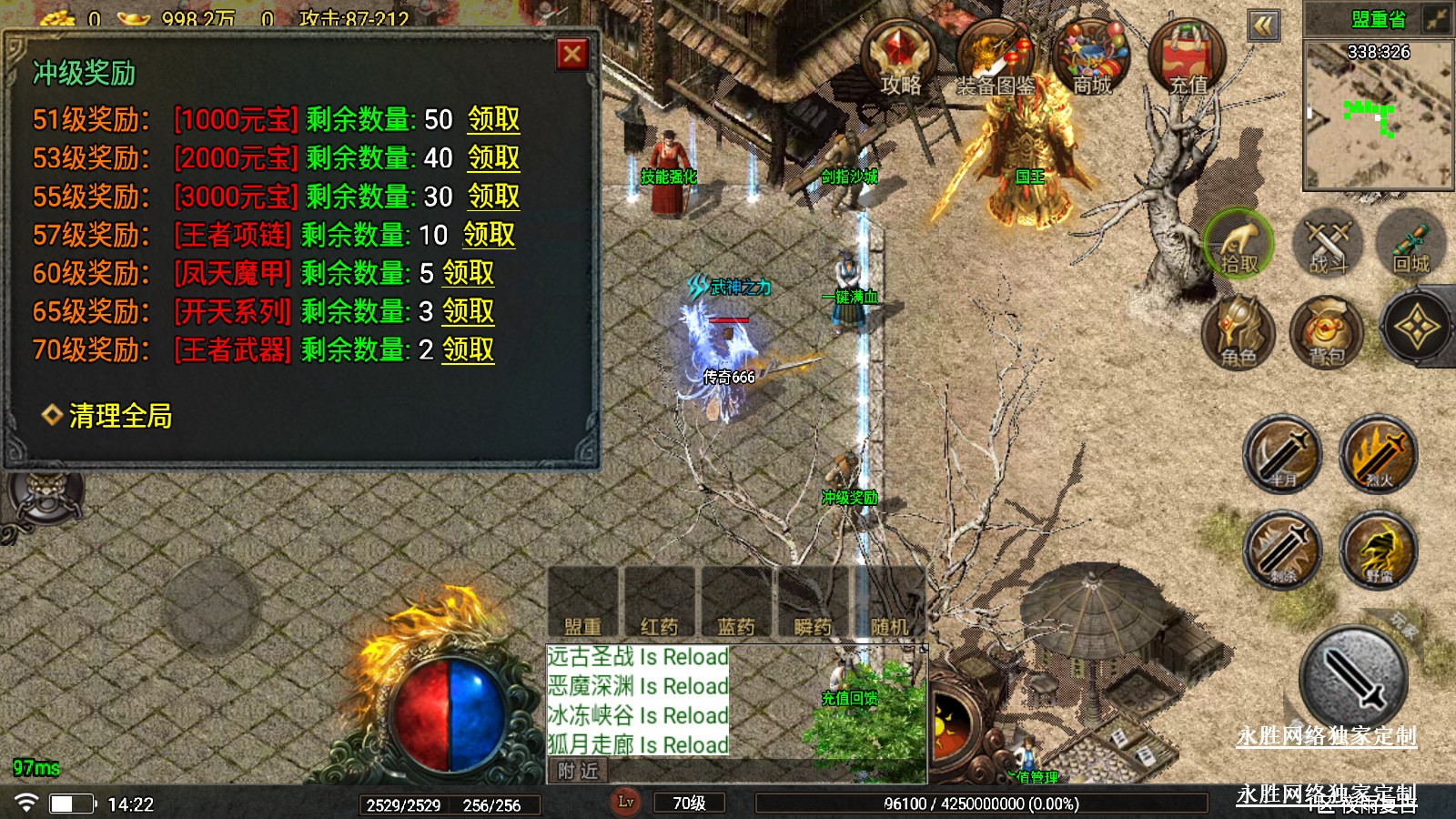Image resolution: width=1456 pixels, height=819 pixels.
Task: Switch chat to the 附近 channel
Action: pyautogui.click(x=579, y=772)
